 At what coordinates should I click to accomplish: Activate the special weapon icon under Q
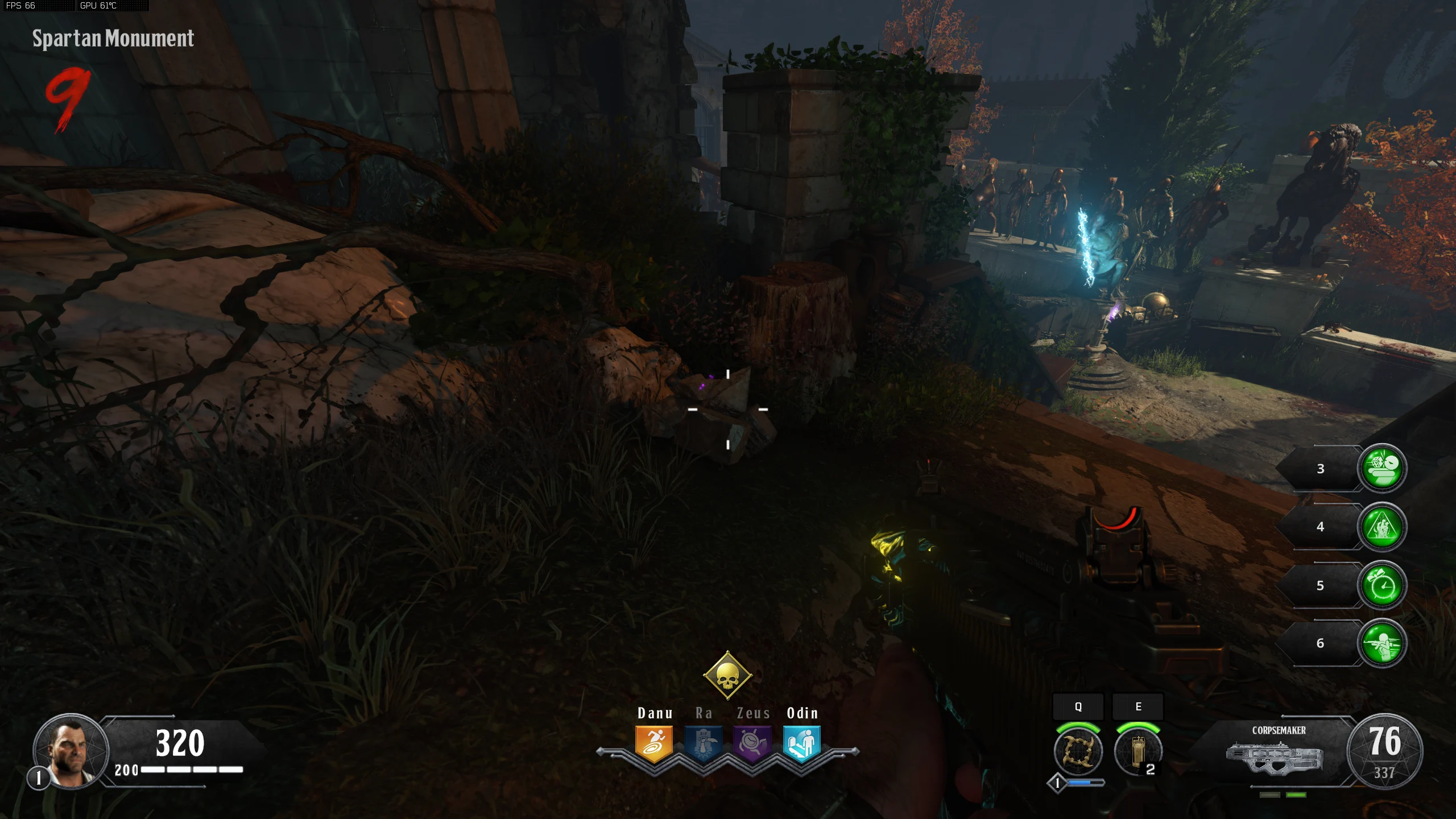(1078, 751)
